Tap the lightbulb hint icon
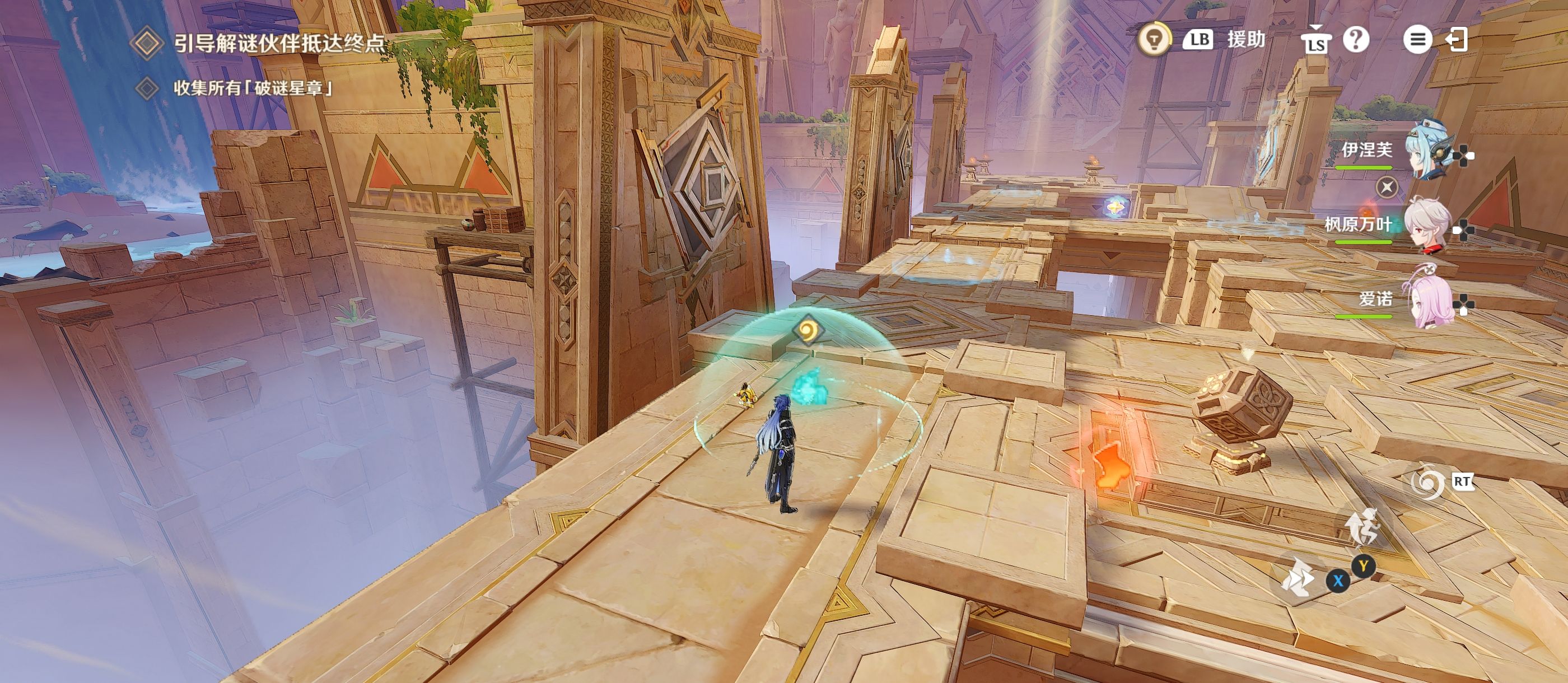The height and width of the screenshot is (683, 1568). click(1154, 40)
